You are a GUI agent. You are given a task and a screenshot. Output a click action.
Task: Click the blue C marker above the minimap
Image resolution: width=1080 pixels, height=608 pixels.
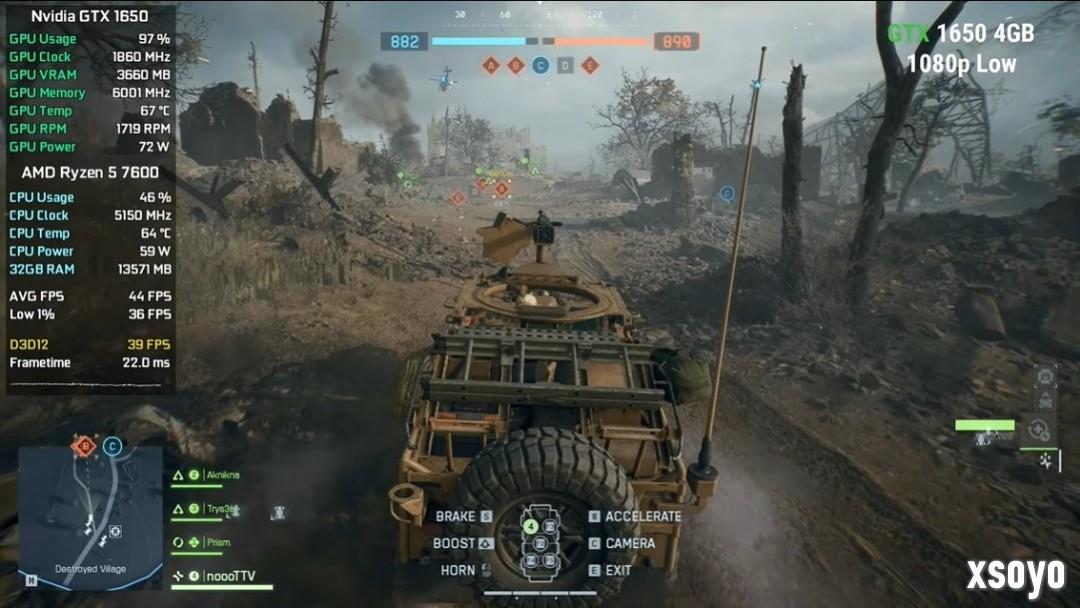click(112, 446)
